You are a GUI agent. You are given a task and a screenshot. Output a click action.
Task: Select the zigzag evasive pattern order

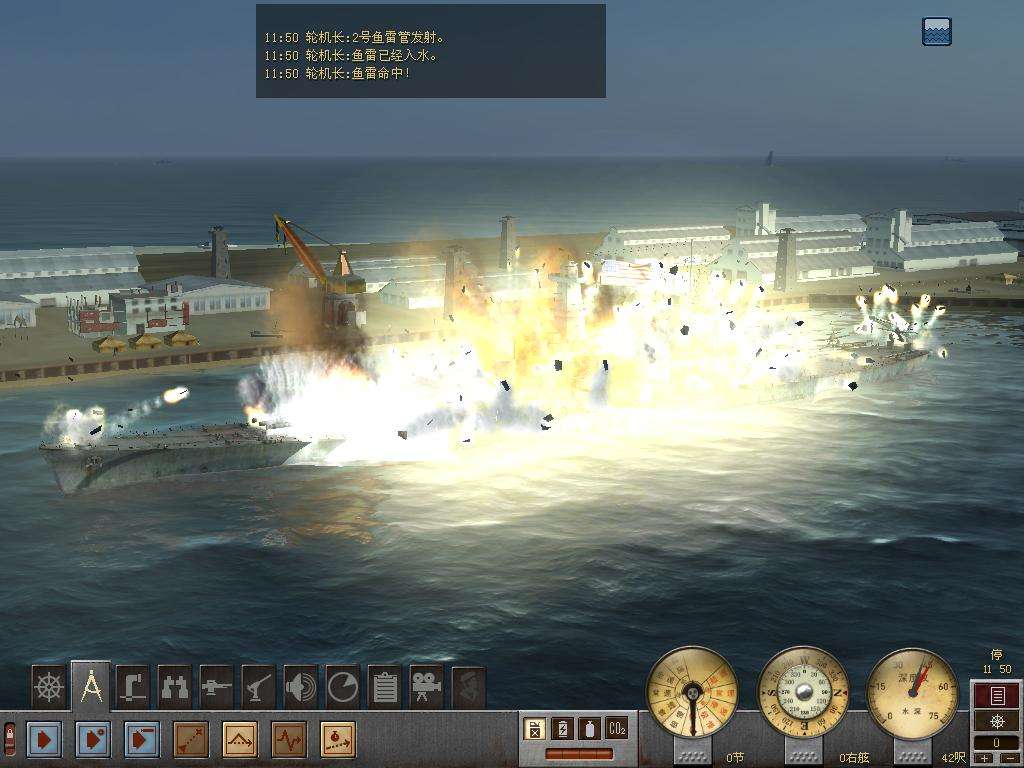coord(289,740)
